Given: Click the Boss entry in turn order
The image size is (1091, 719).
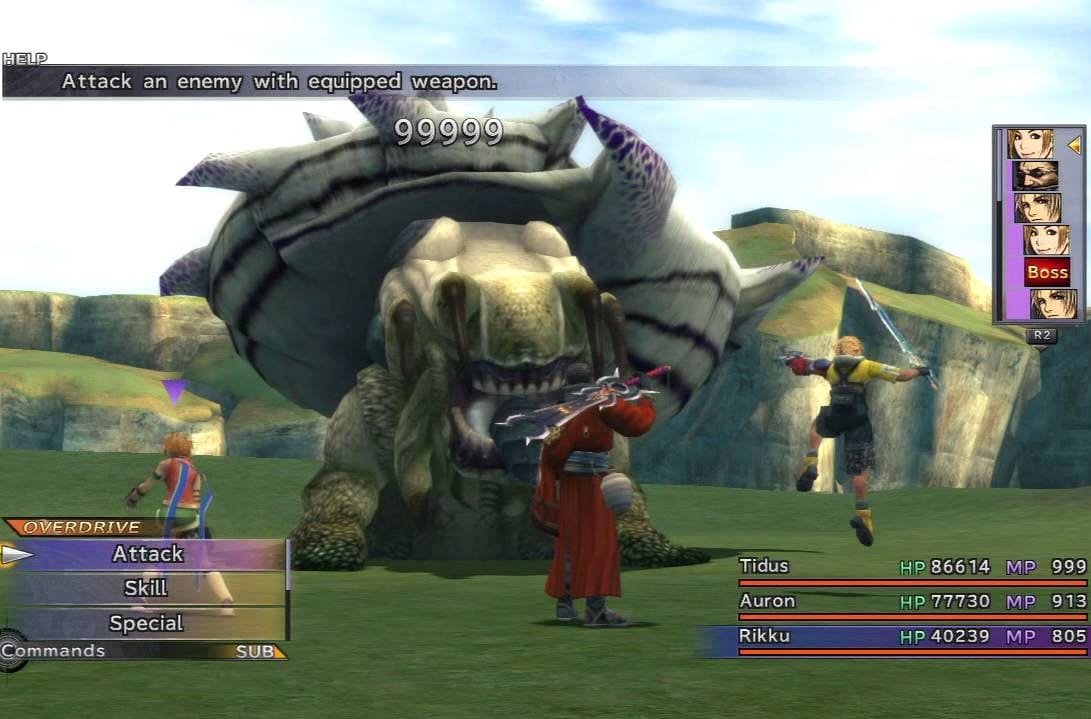Looking at the screenshot, I should click(1047, 272).
